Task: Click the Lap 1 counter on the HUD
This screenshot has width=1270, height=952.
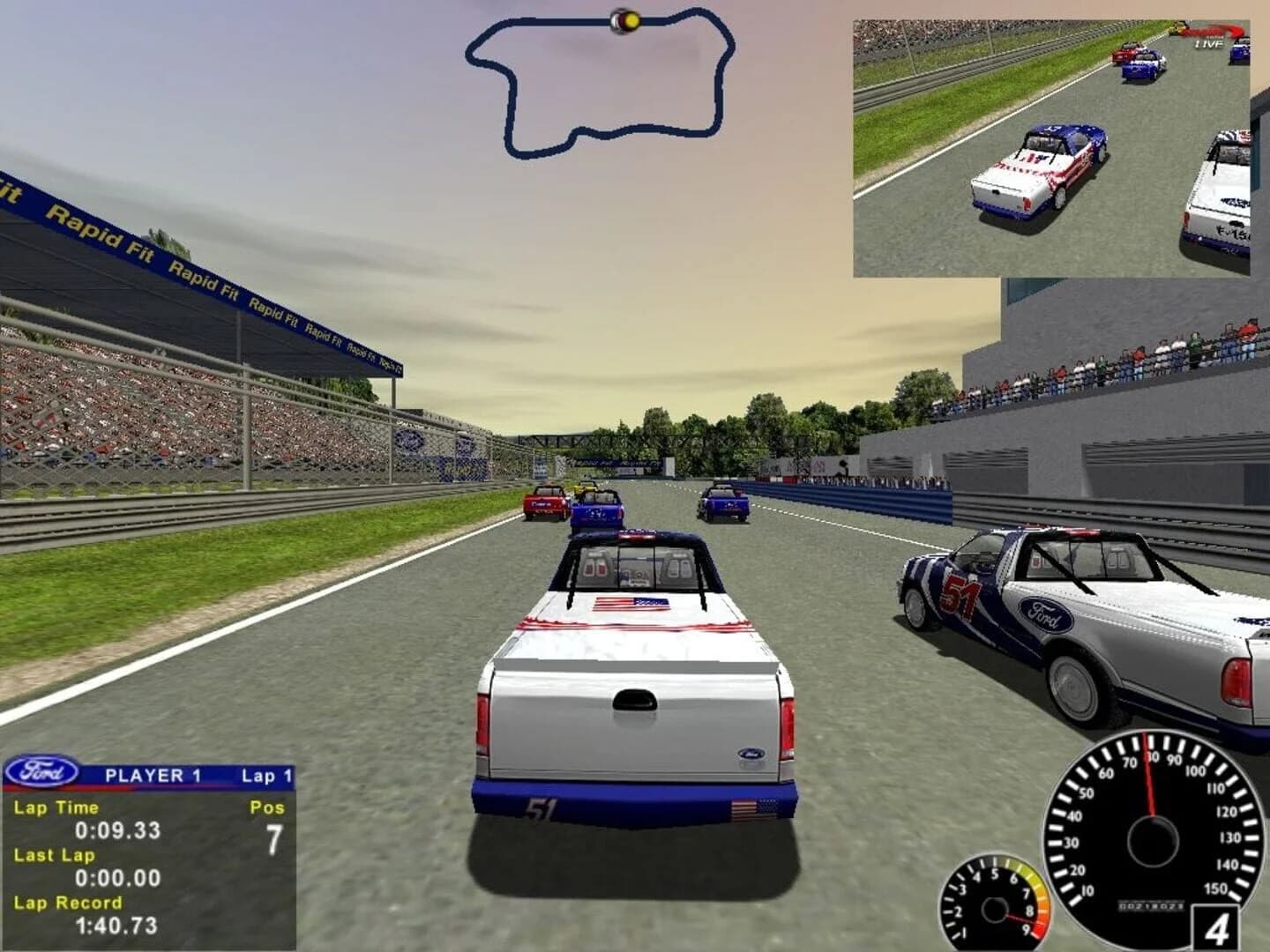Action: tap(265, 773)
